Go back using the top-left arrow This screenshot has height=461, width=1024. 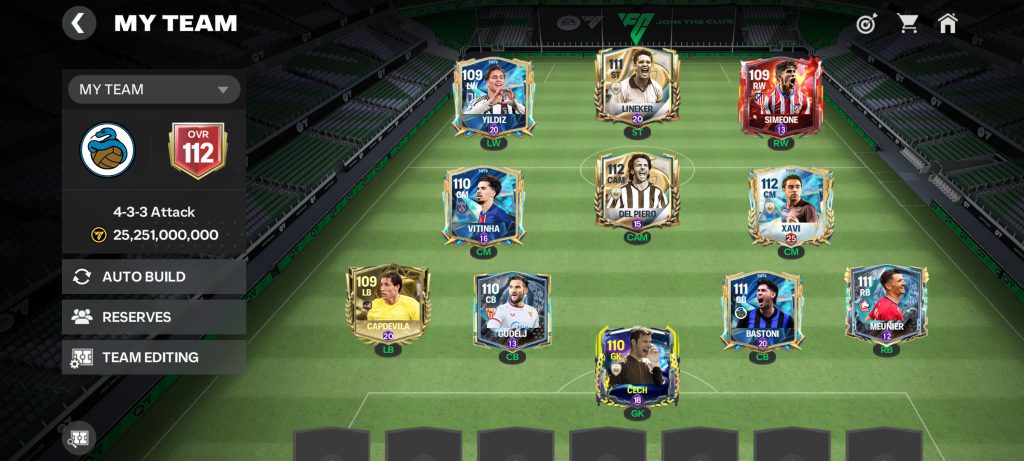coord(79,23)
